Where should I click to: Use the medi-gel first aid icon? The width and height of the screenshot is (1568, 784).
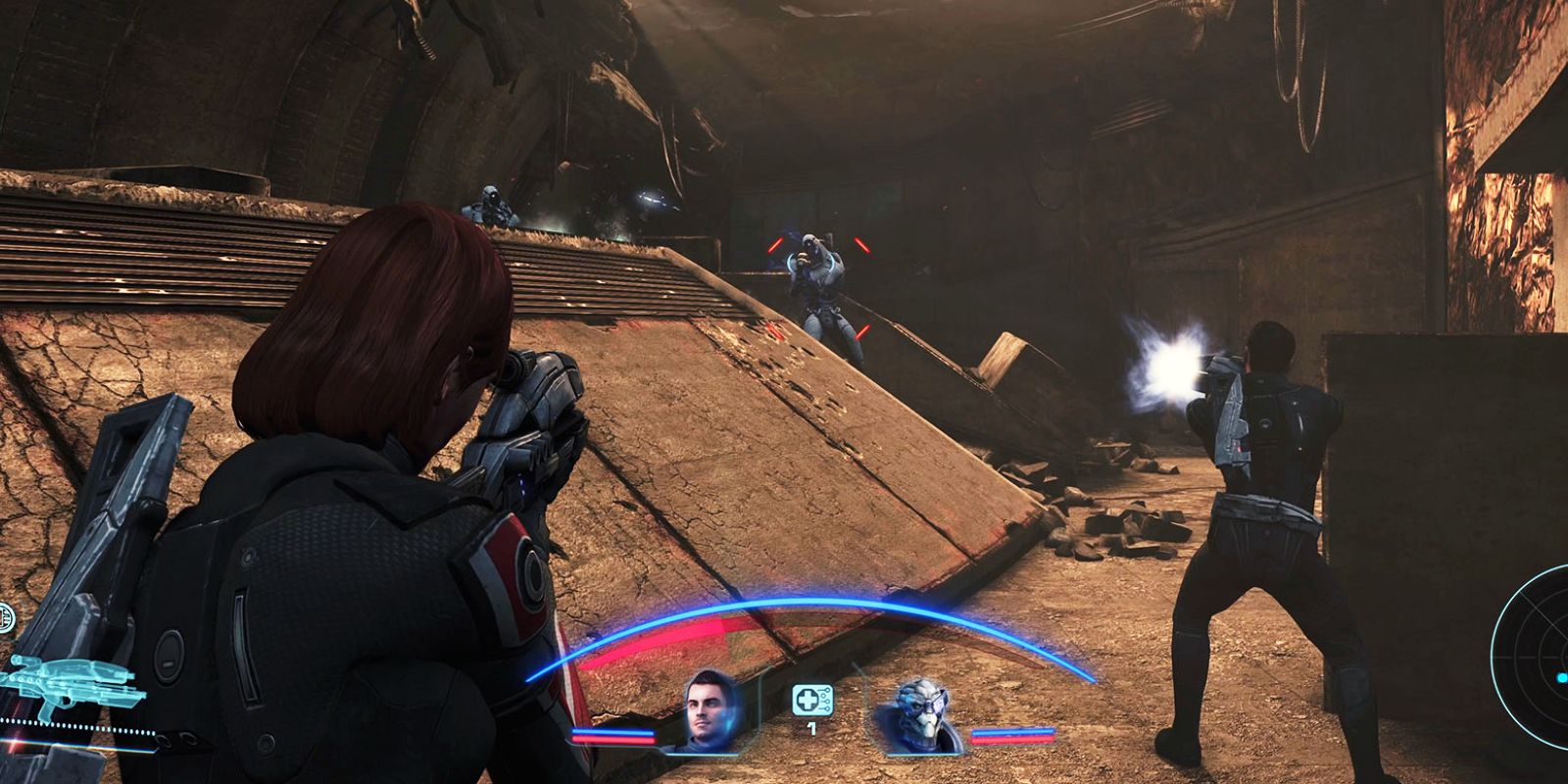pyautogui.click(x=809, y=700)
